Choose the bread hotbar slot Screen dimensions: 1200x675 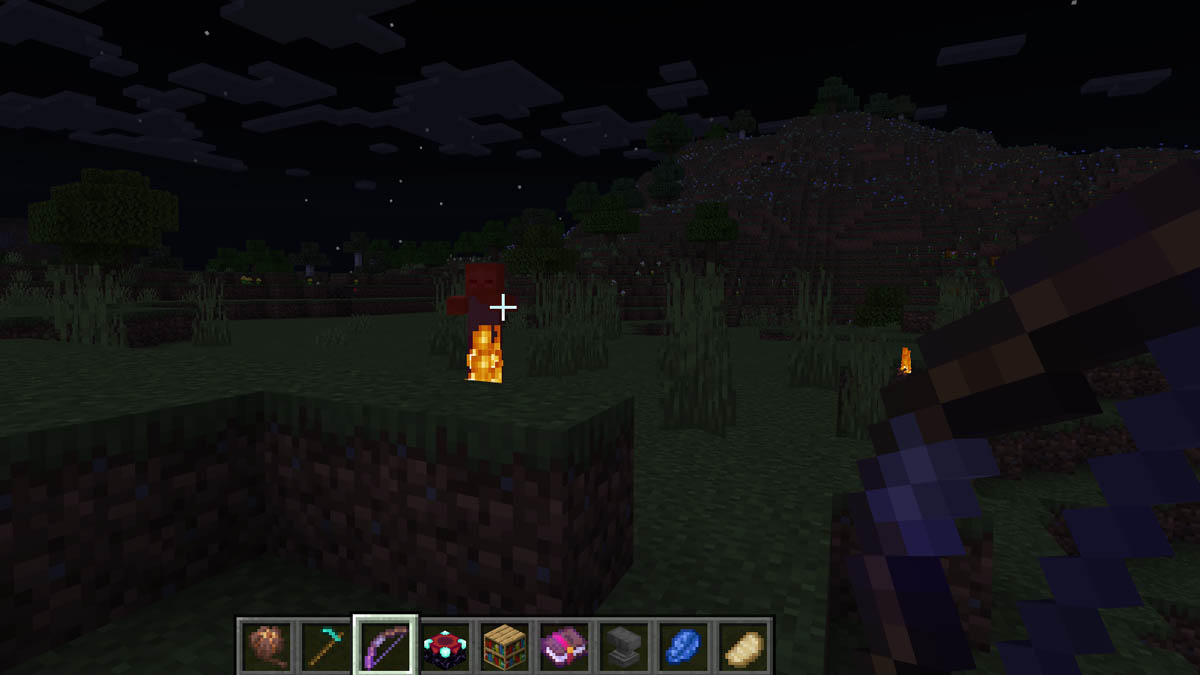[x=741, y=645]
